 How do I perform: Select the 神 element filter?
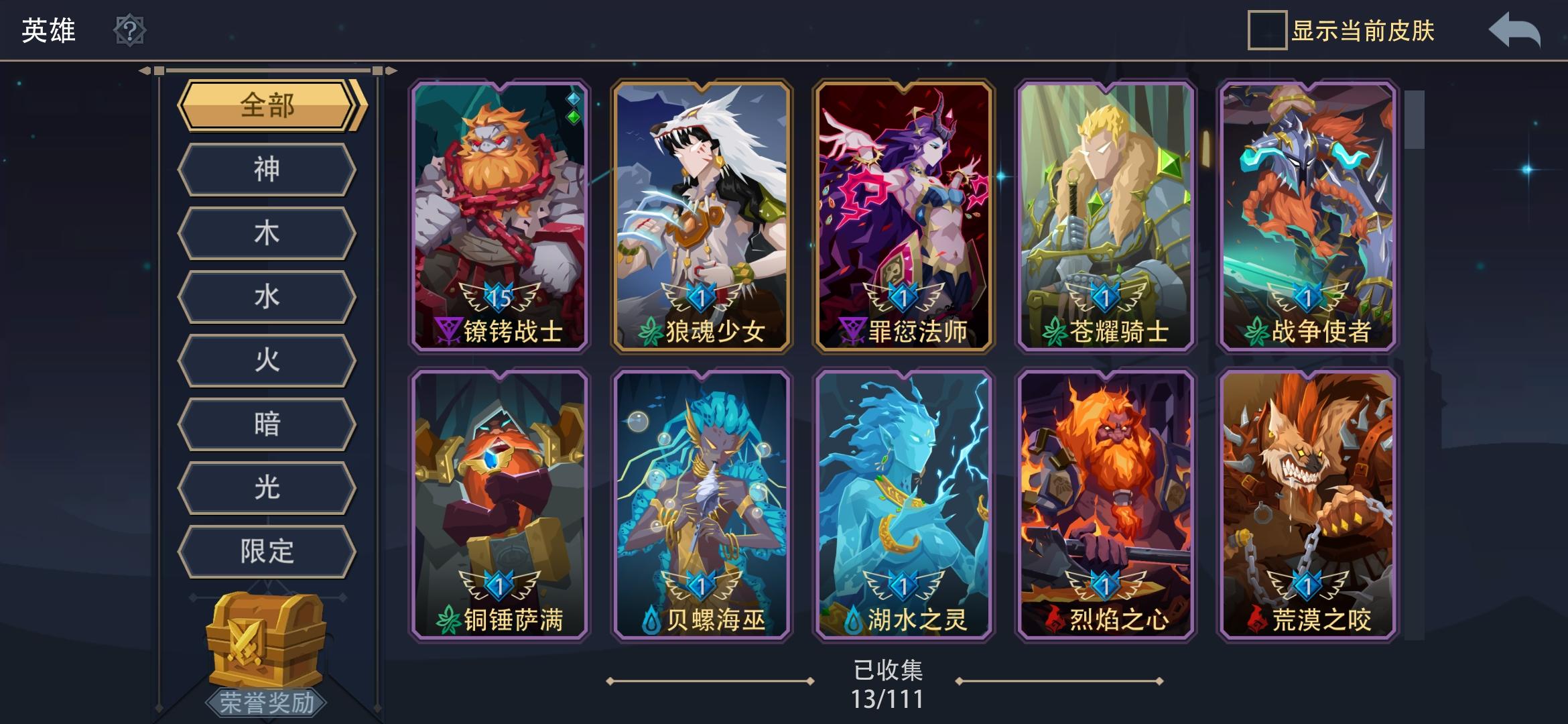[x=267, y=170]
